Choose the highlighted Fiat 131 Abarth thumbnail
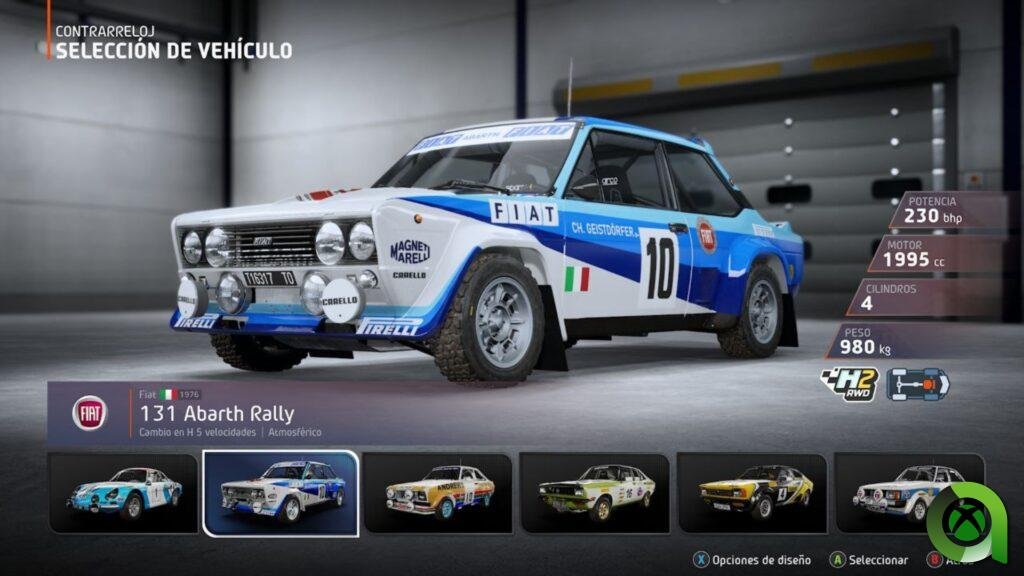Image resolution: width=1024 pixels, height=576 pixels. click(281, 492)
